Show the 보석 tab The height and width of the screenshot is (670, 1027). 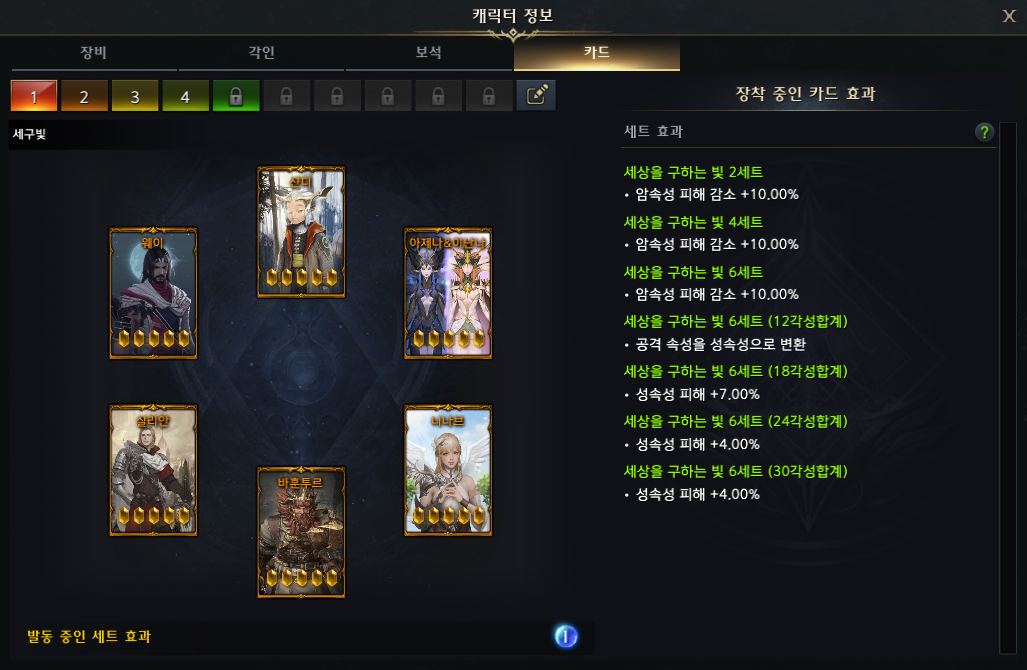429,53
